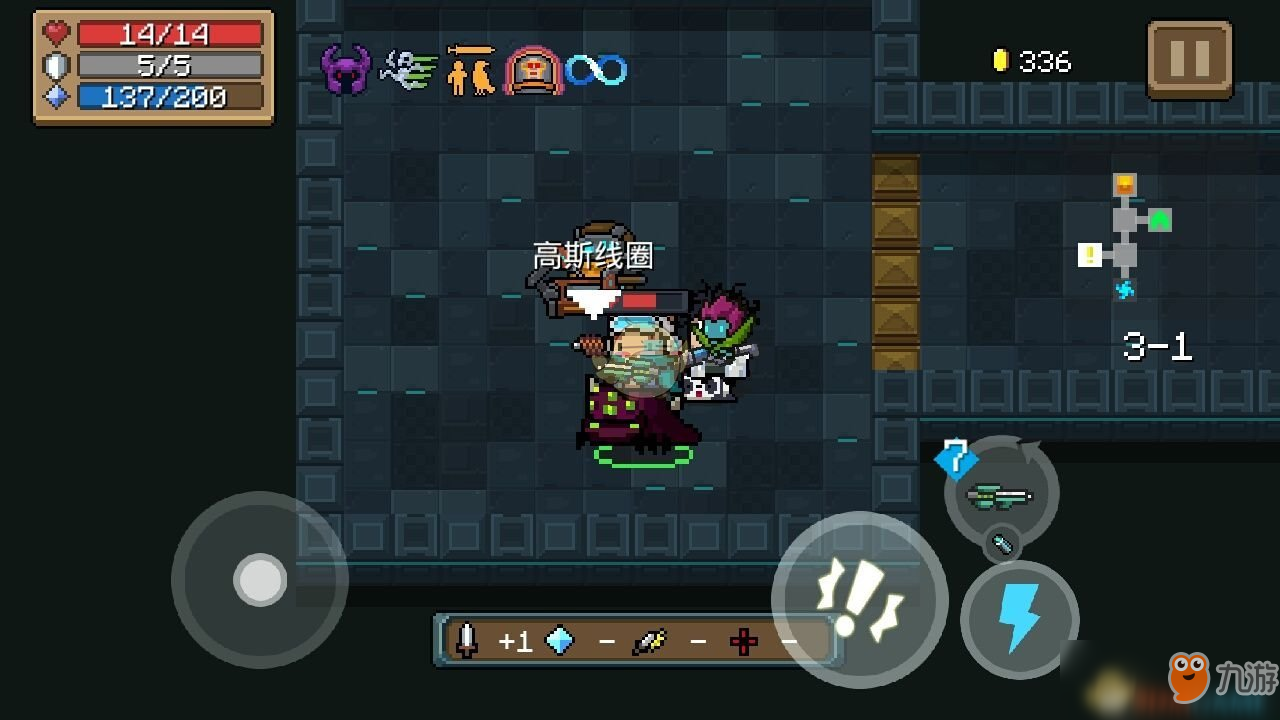Image resolution: width=1280 pixels, height=720 pixels.
Task: Select the purple horned helmet buff icon
Action: [345, 70]
